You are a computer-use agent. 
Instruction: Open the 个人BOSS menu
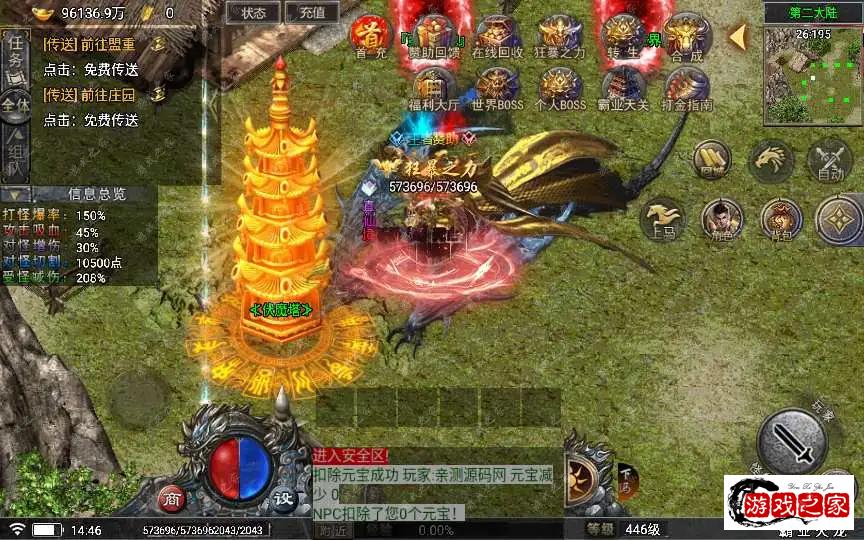tap(559, 89)
